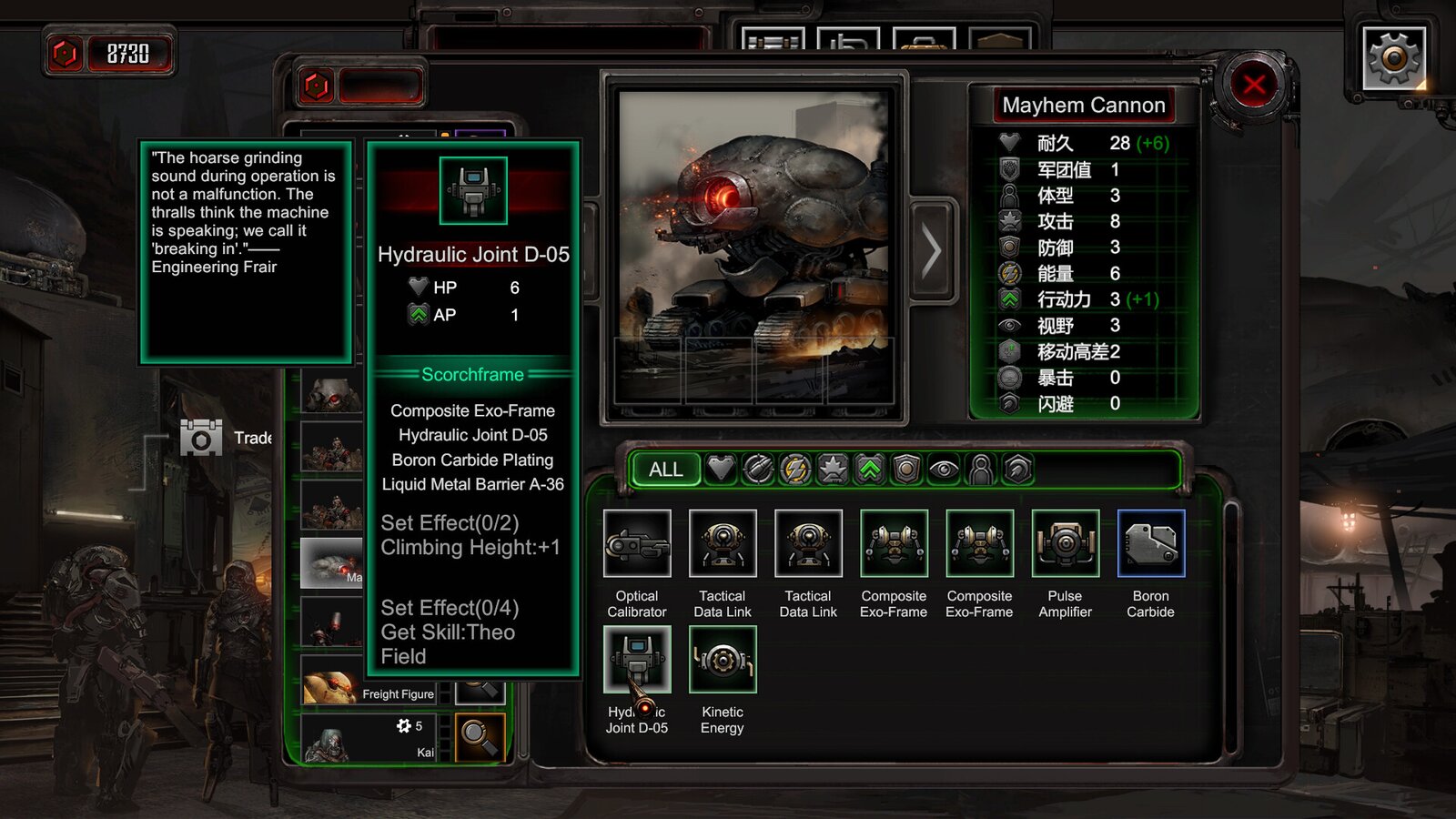Select the Optical Calibrator module
The height and width of the screenshot is (819, 1456).
point(637,544)
